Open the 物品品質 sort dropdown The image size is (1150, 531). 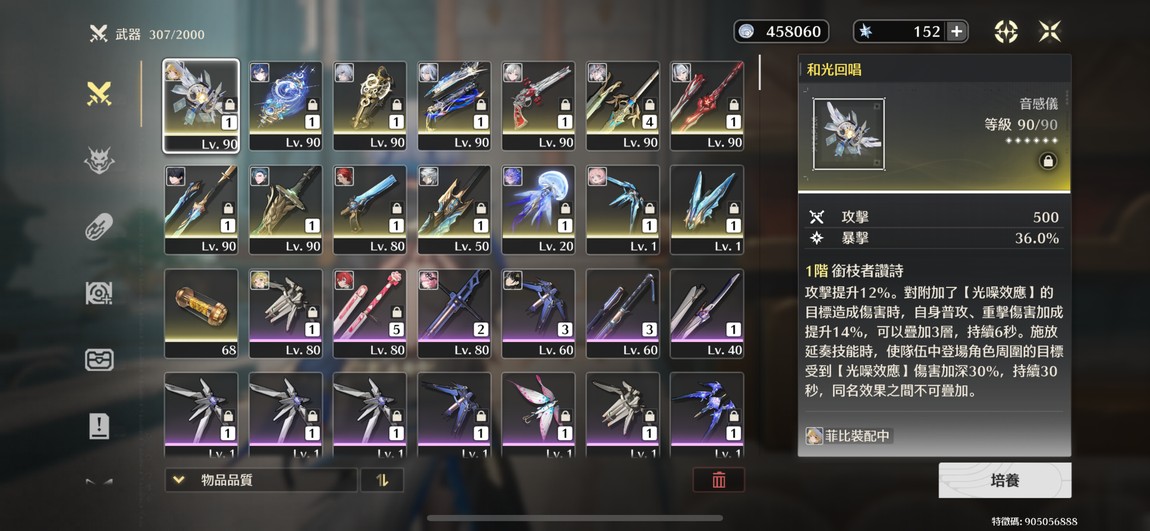coord(260,480)
